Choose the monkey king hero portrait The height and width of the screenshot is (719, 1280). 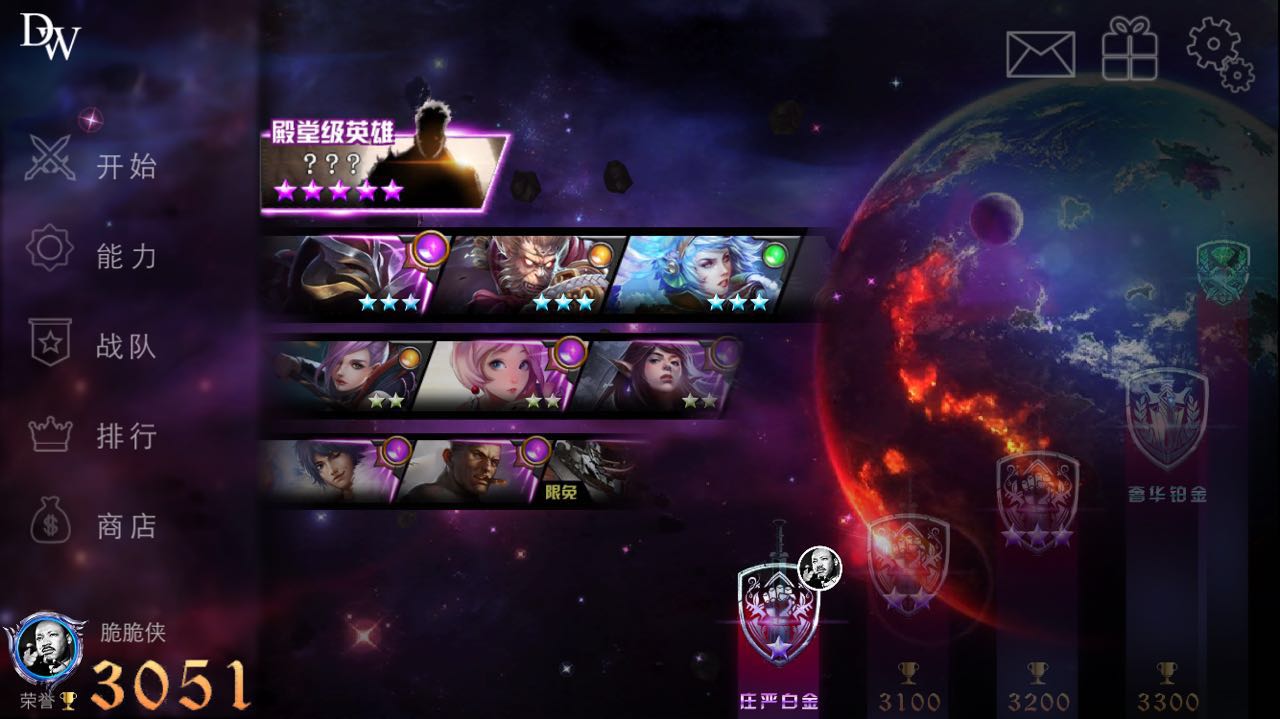[530, 276]
